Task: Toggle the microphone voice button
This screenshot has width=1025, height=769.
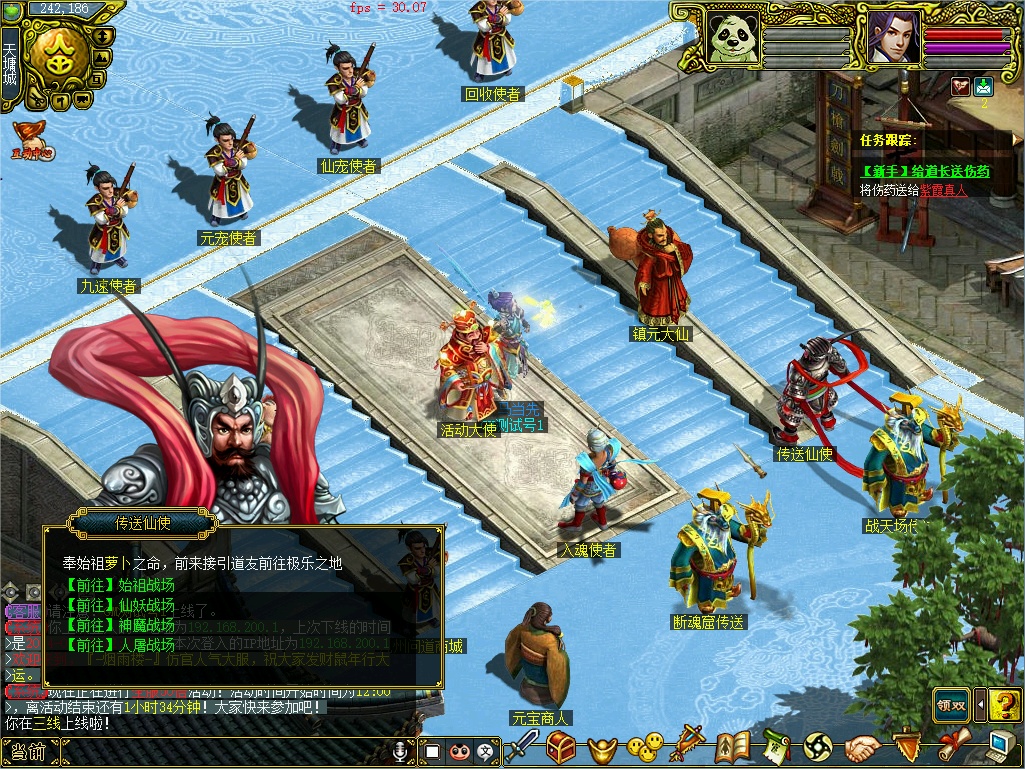Action: (x=401, y=750)
